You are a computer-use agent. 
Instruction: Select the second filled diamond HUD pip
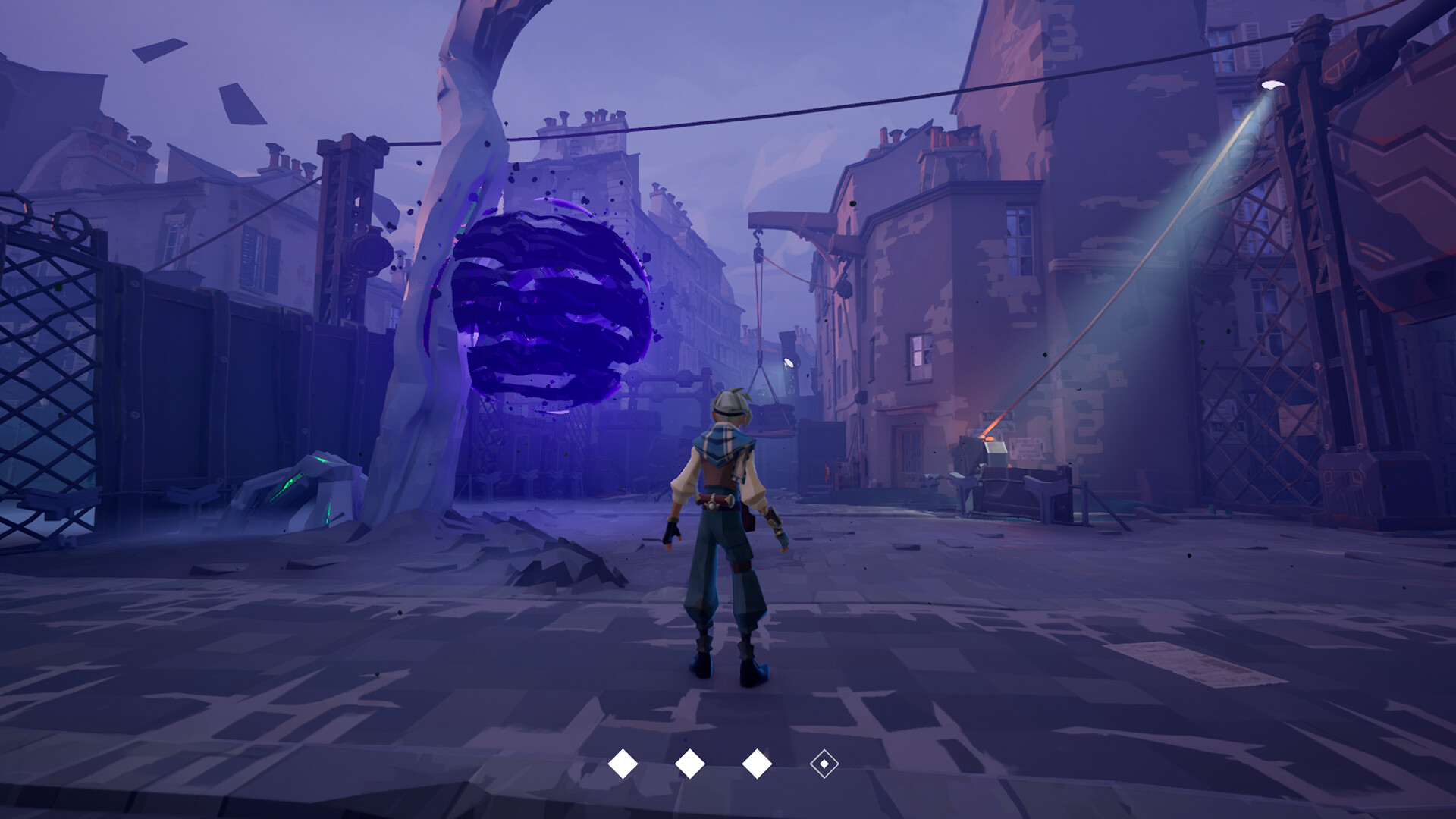[689, 764]
